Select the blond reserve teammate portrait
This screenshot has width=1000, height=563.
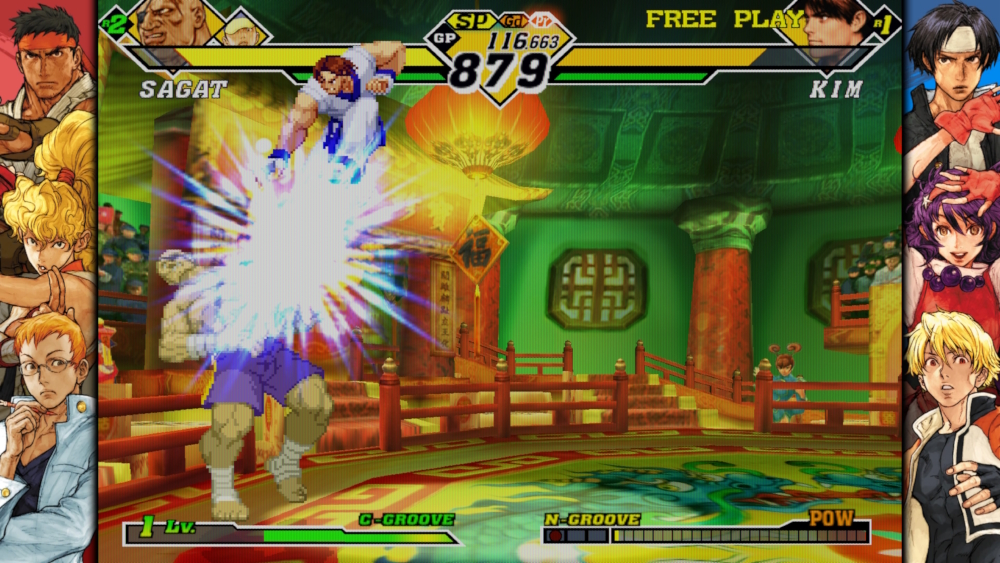click(242, 28)
